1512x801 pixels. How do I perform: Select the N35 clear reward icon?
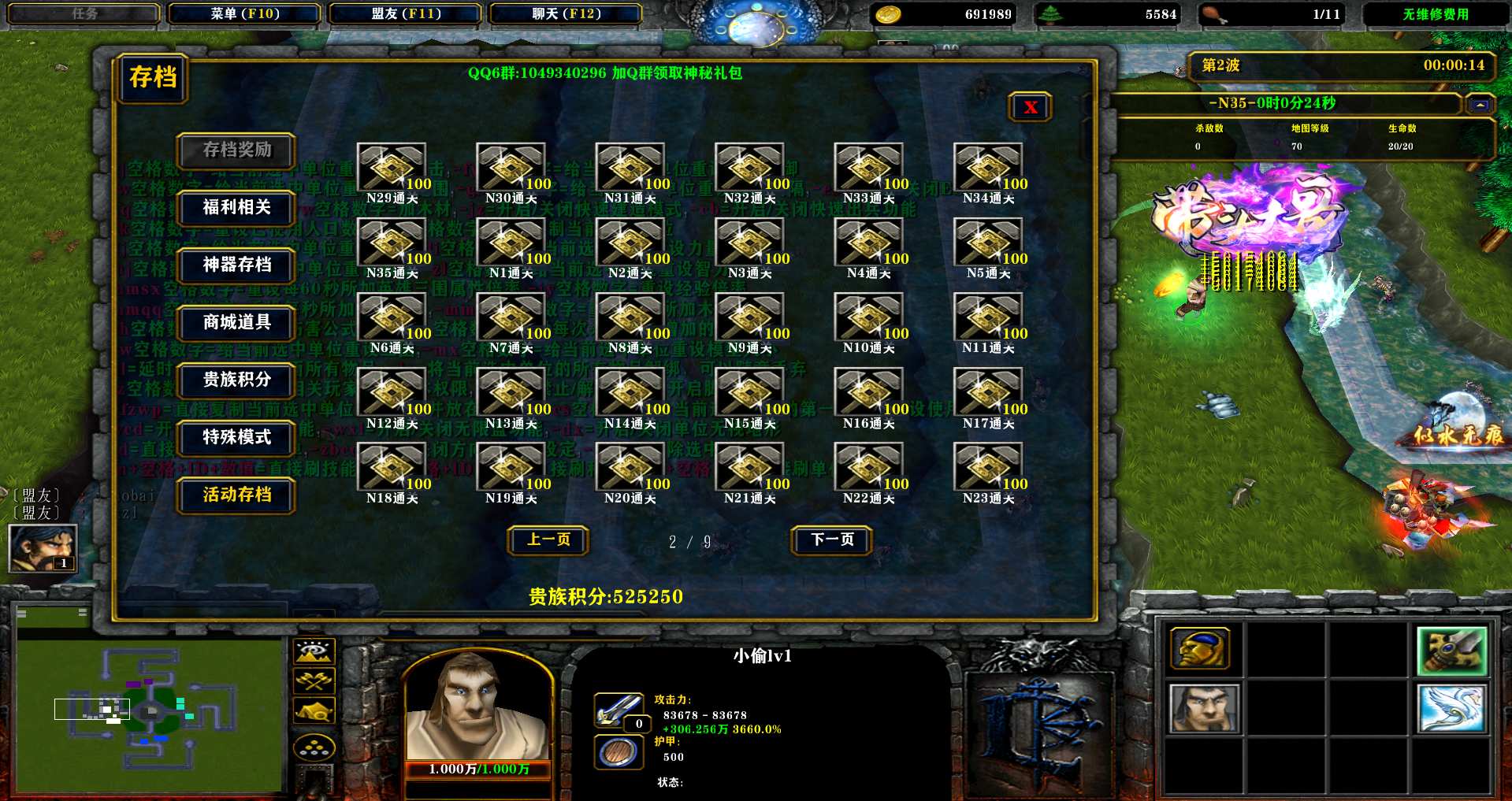(x=392, y=242)
